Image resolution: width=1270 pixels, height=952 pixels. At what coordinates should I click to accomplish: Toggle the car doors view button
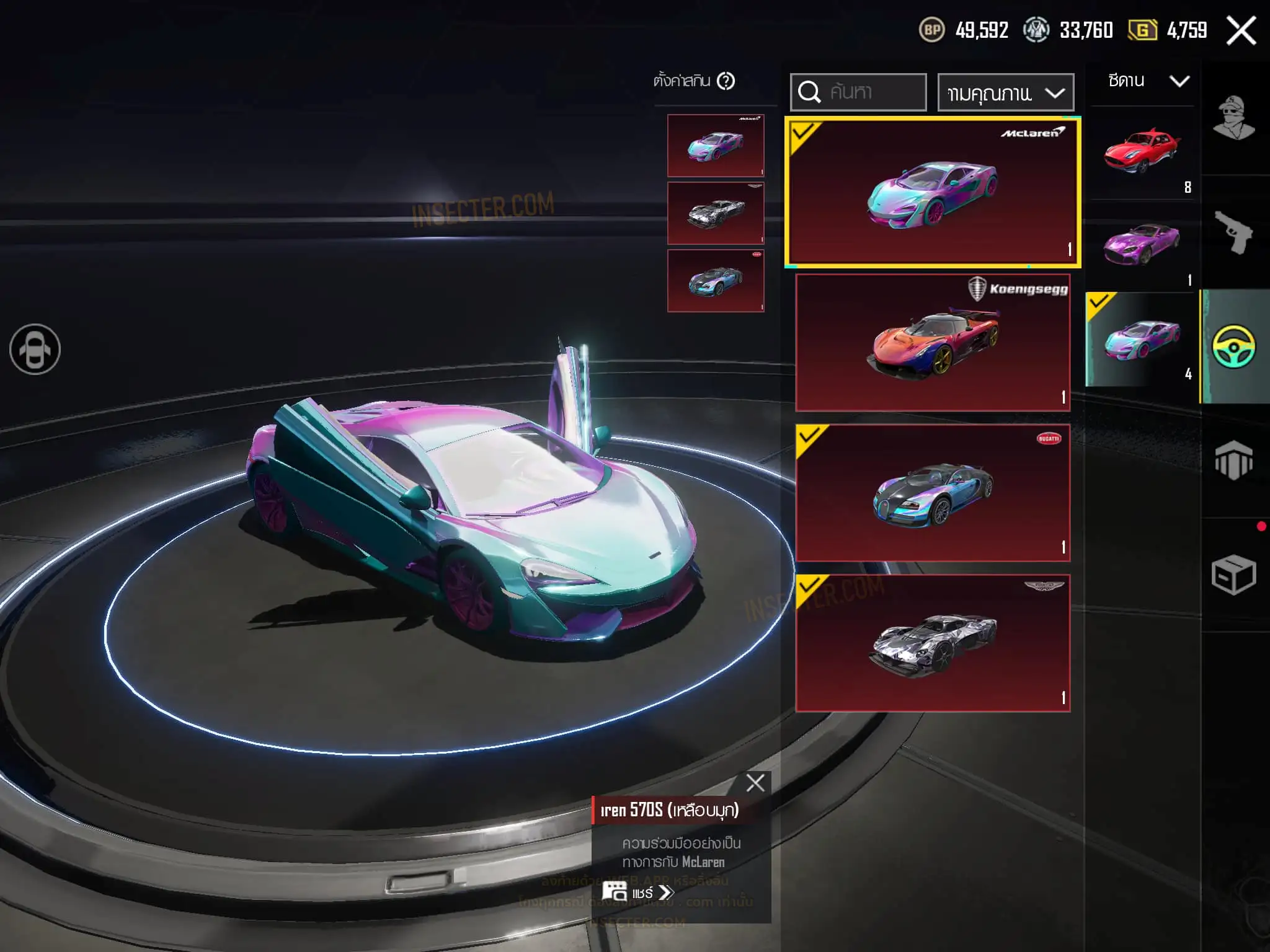[35, 350]
